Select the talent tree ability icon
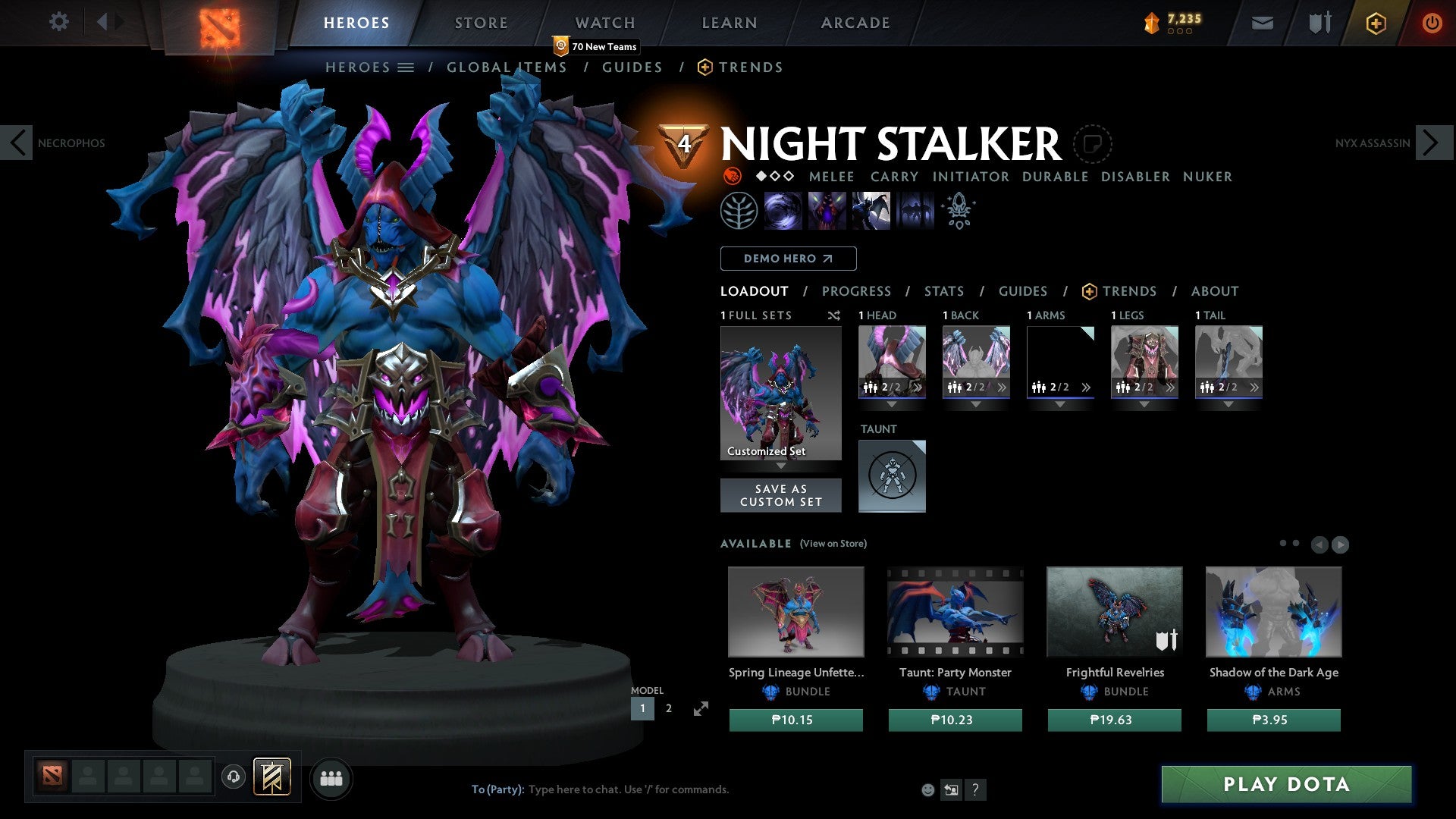The image size is (1456, 819). [740, 210]
